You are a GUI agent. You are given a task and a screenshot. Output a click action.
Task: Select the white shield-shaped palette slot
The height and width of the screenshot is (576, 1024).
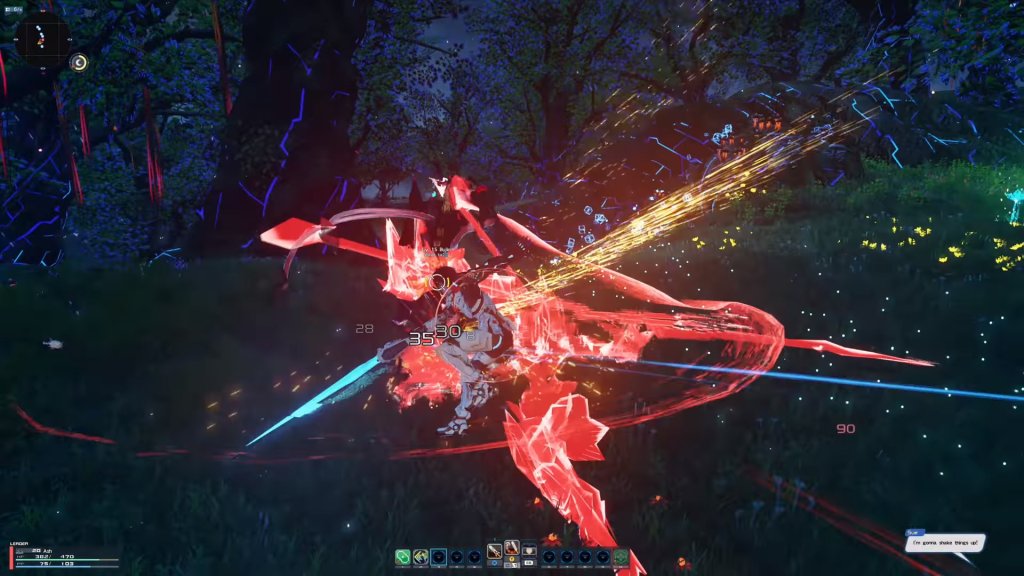point(530,551)
